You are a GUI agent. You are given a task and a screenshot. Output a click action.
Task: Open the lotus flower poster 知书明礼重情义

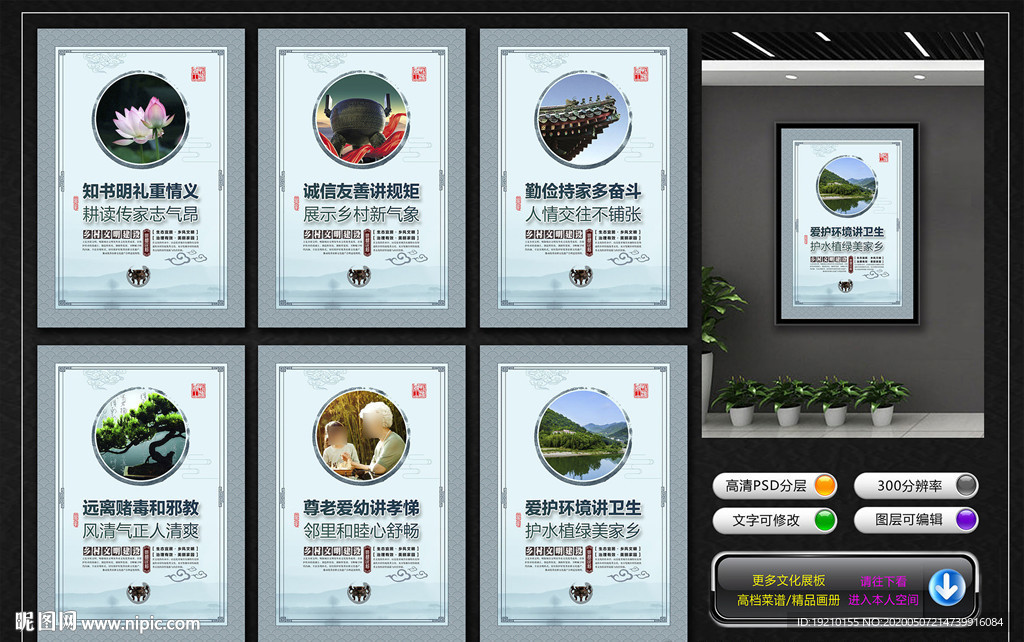[141, 178]
